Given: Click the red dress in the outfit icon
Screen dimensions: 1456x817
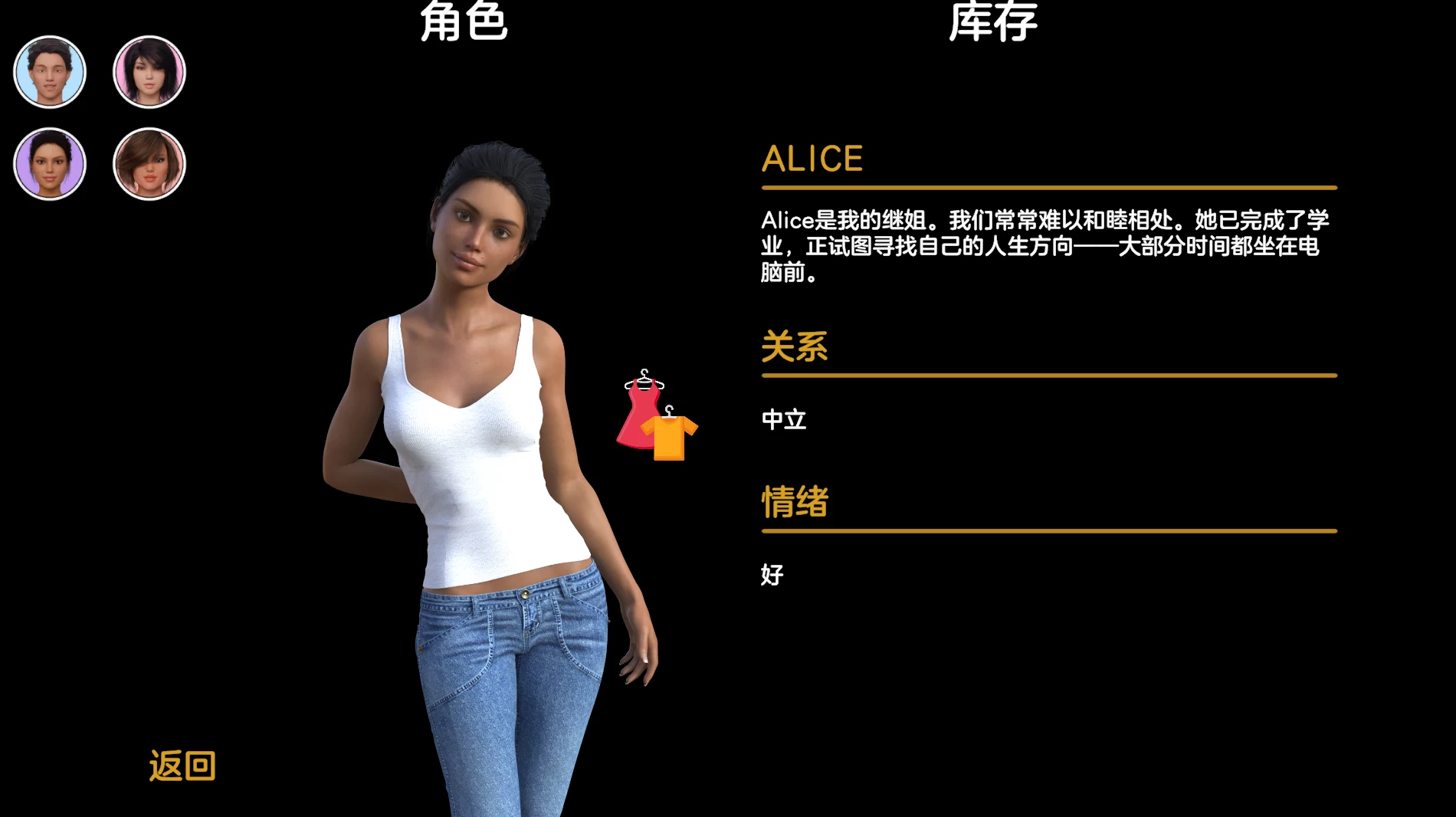Looking at the screenshot, I should 638,410.
